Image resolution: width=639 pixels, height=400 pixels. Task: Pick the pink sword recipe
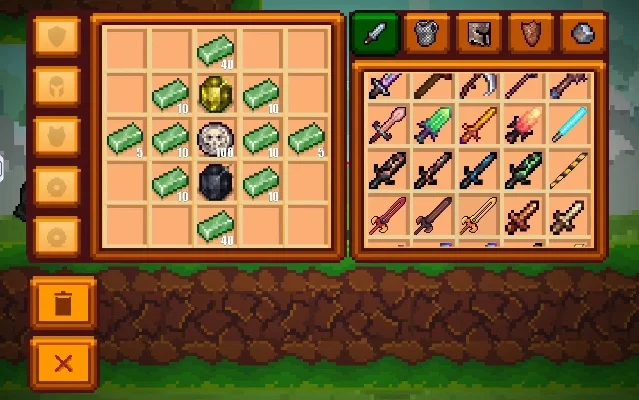[x=388, y=129]
